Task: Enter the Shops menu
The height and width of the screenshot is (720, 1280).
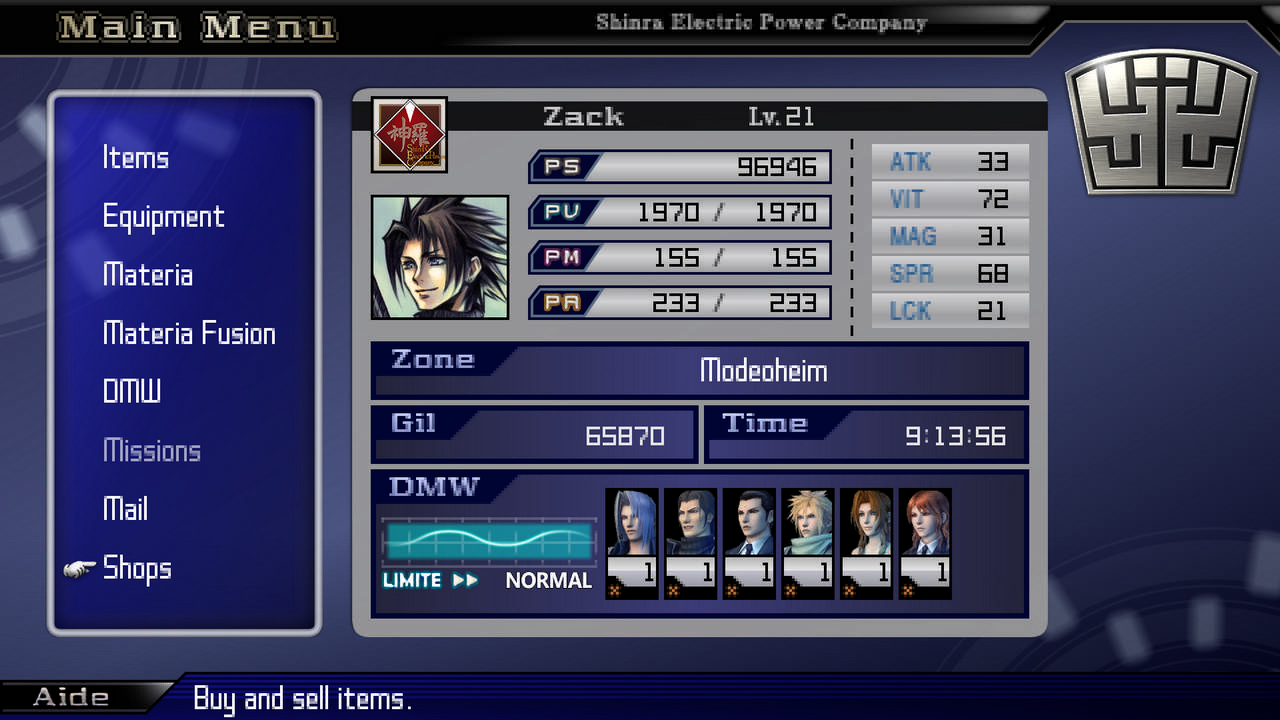Action: pos(137,568)
